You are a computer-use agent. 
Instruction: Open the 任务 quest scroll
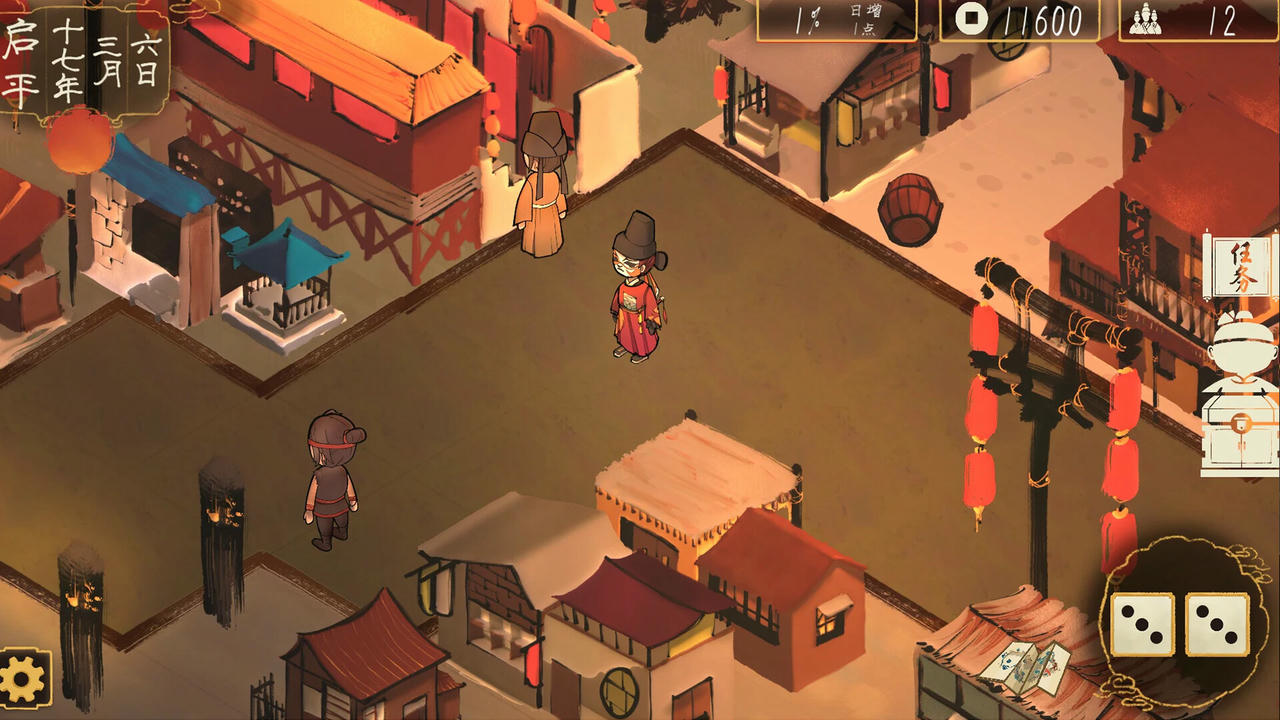click(1238, 266)
